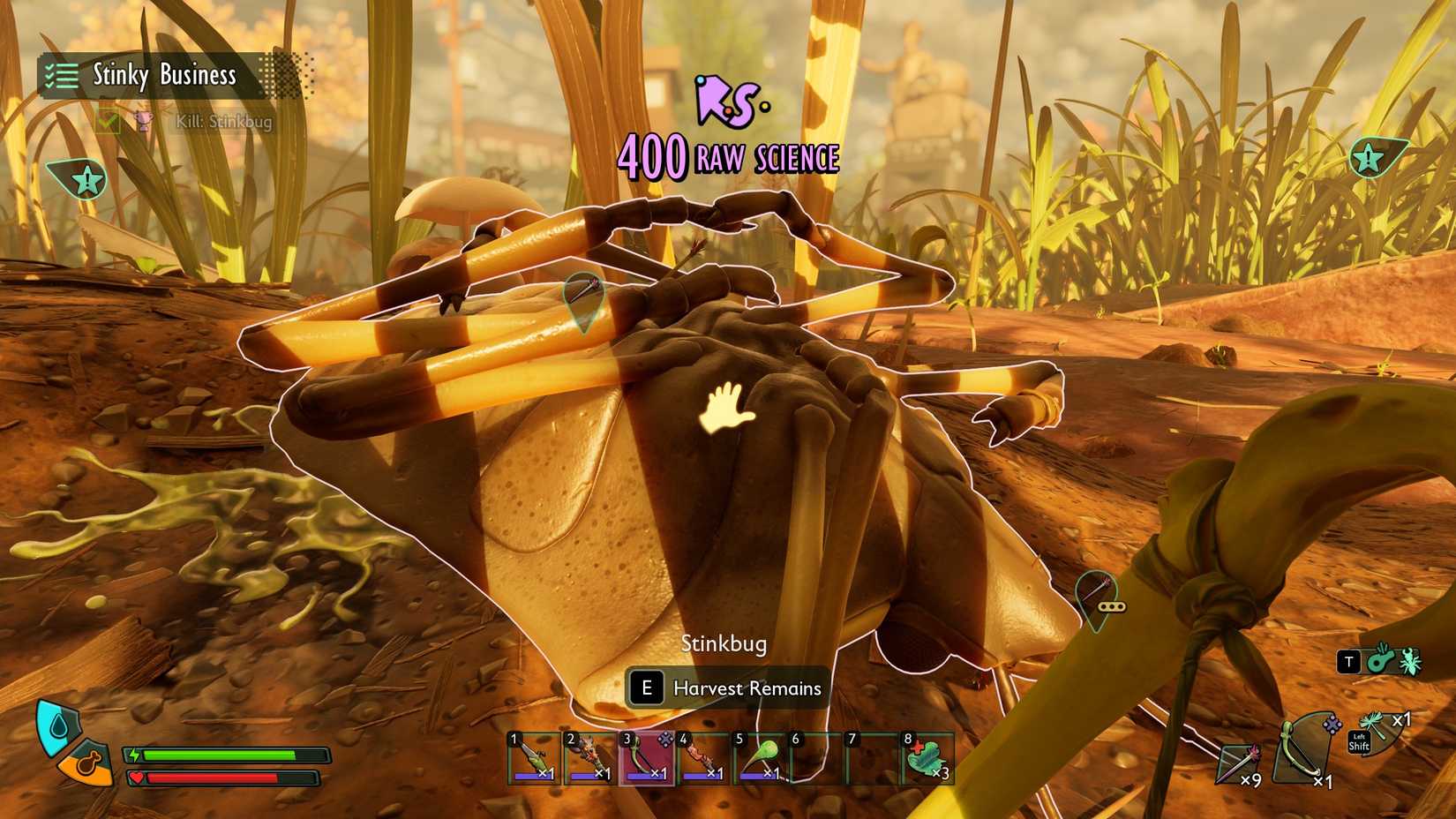Viewport: 1456px width, 819px height.
Task: Toggle the green checkmark for Kill: Stinkbug
Action: click(108, 122)
